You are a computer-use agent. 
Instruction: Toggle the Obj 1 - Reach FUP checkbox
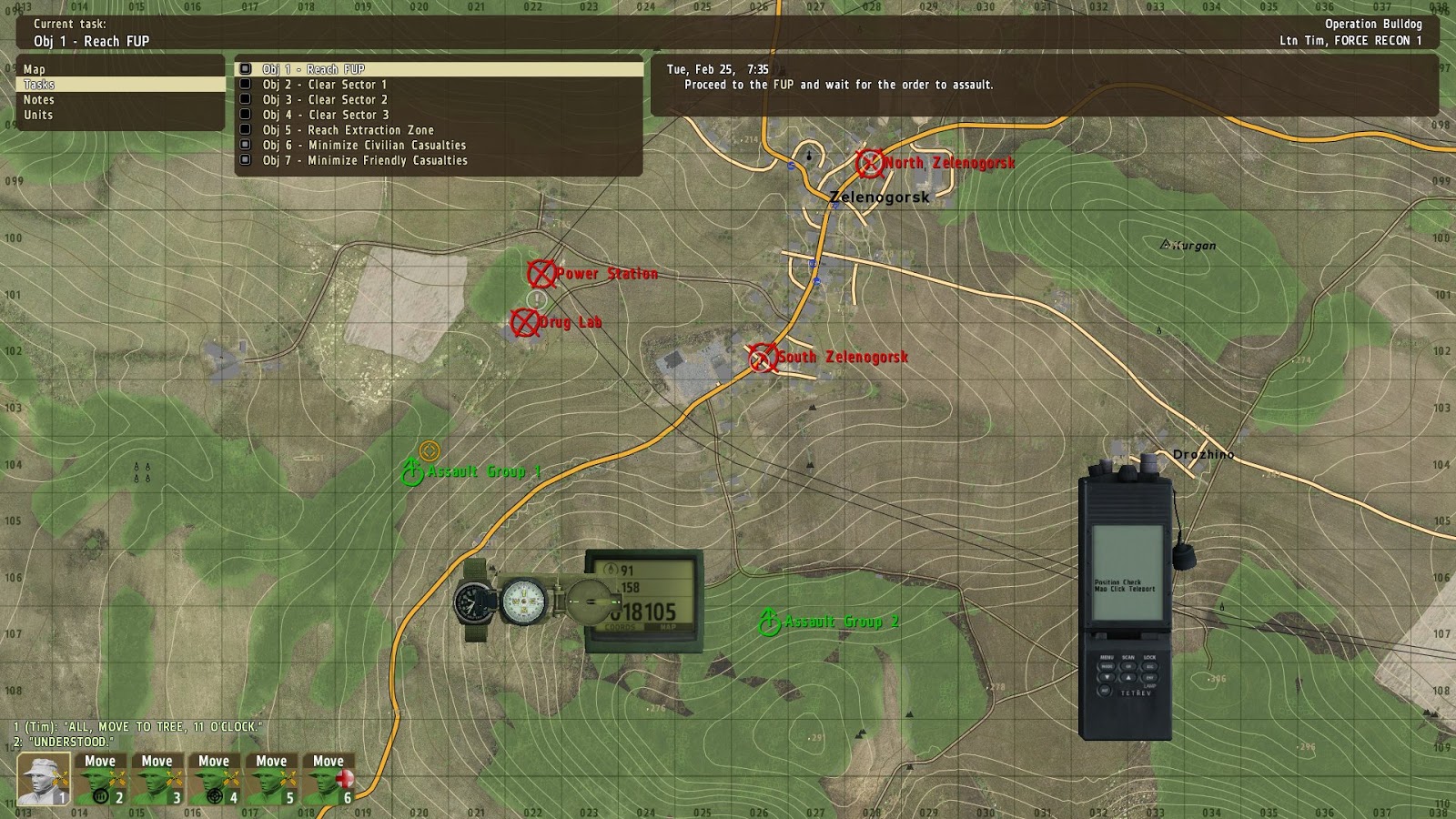(x=244, y=68)
